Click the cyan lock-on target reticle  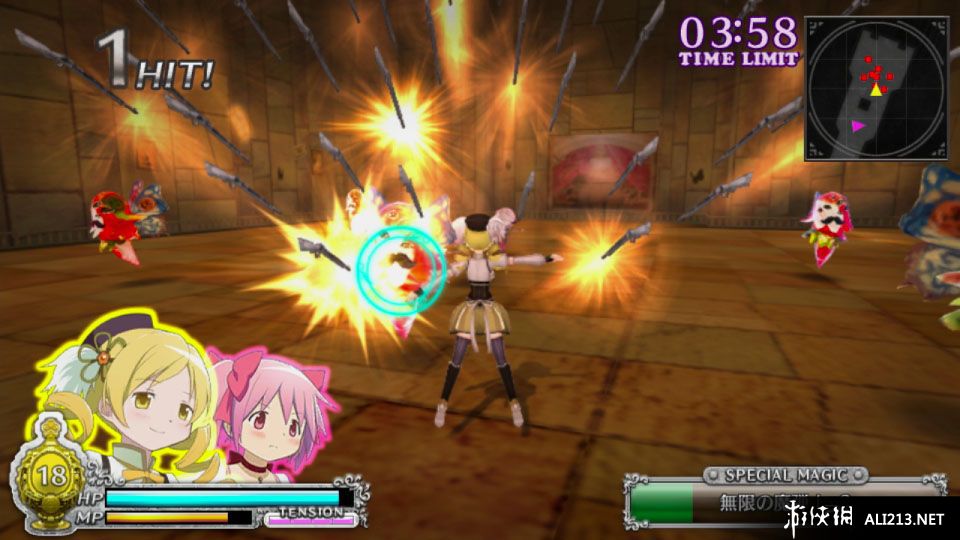click(x=398, y=271)
